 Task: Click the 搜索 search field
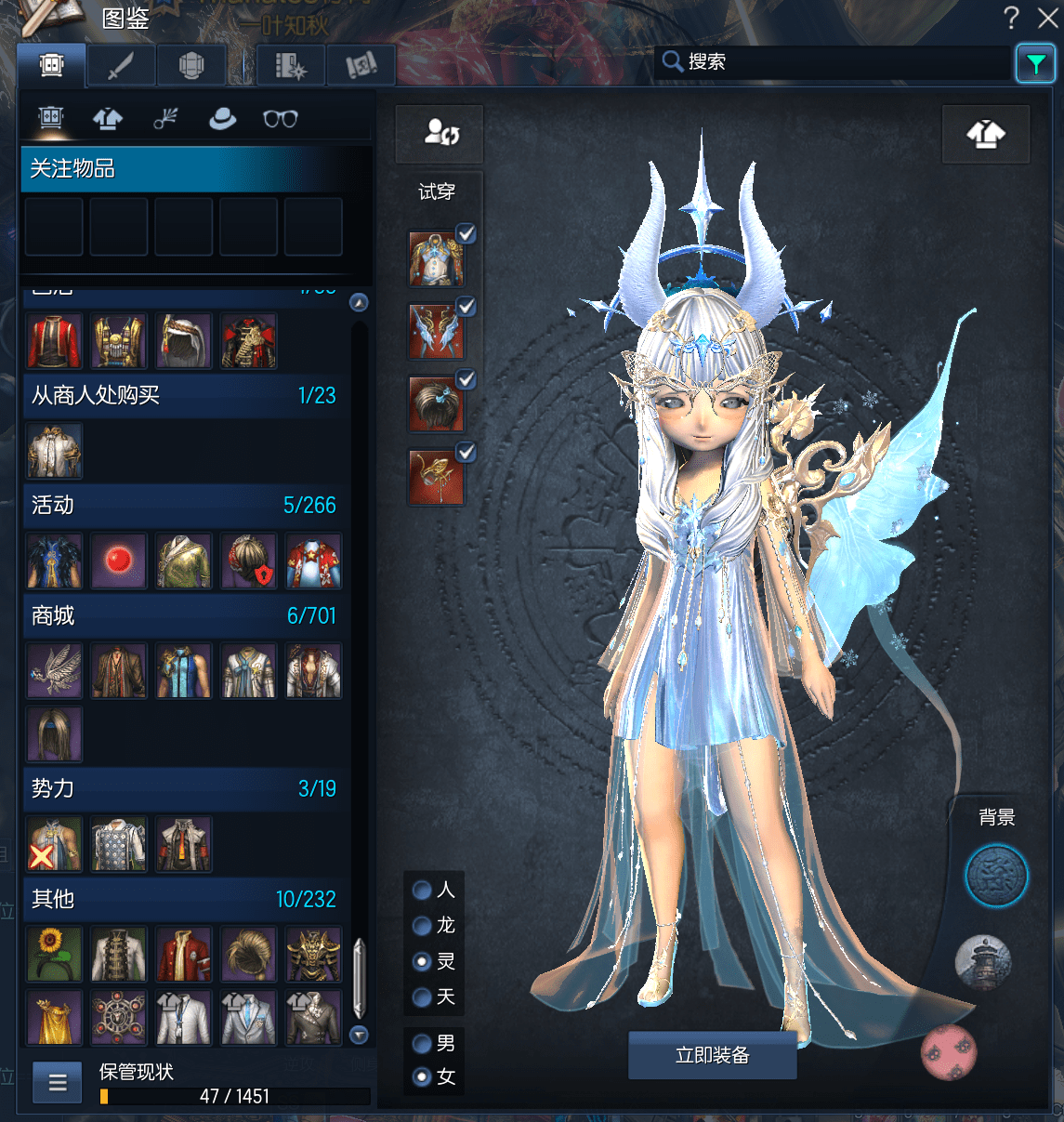(x=836, y=62)
